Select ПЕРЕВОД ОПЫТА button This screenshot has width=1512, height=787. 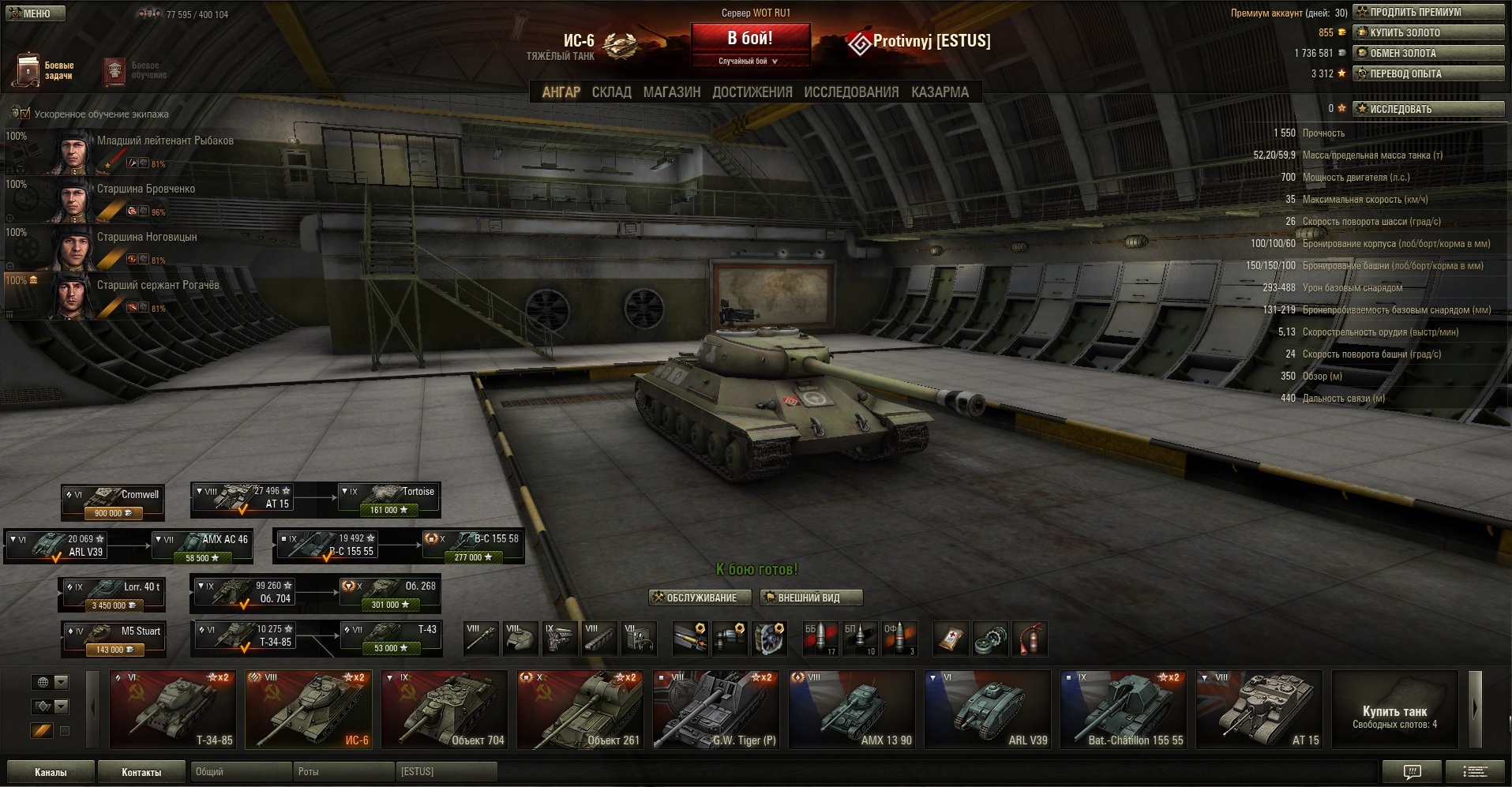[x=1428, y=73]
